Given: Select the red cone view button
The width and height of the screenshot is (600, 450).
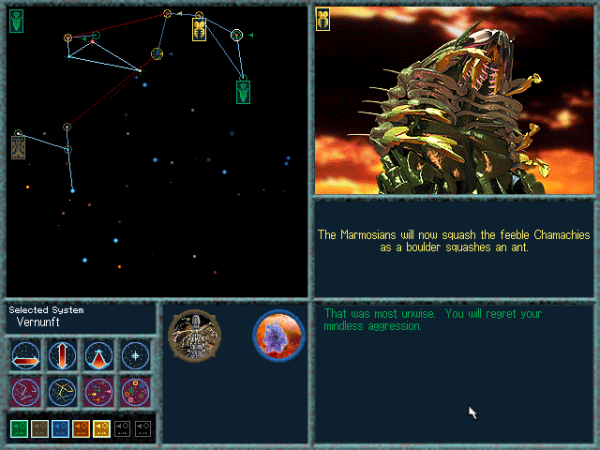Looking at the screenshot, I should tap(99, 355).
